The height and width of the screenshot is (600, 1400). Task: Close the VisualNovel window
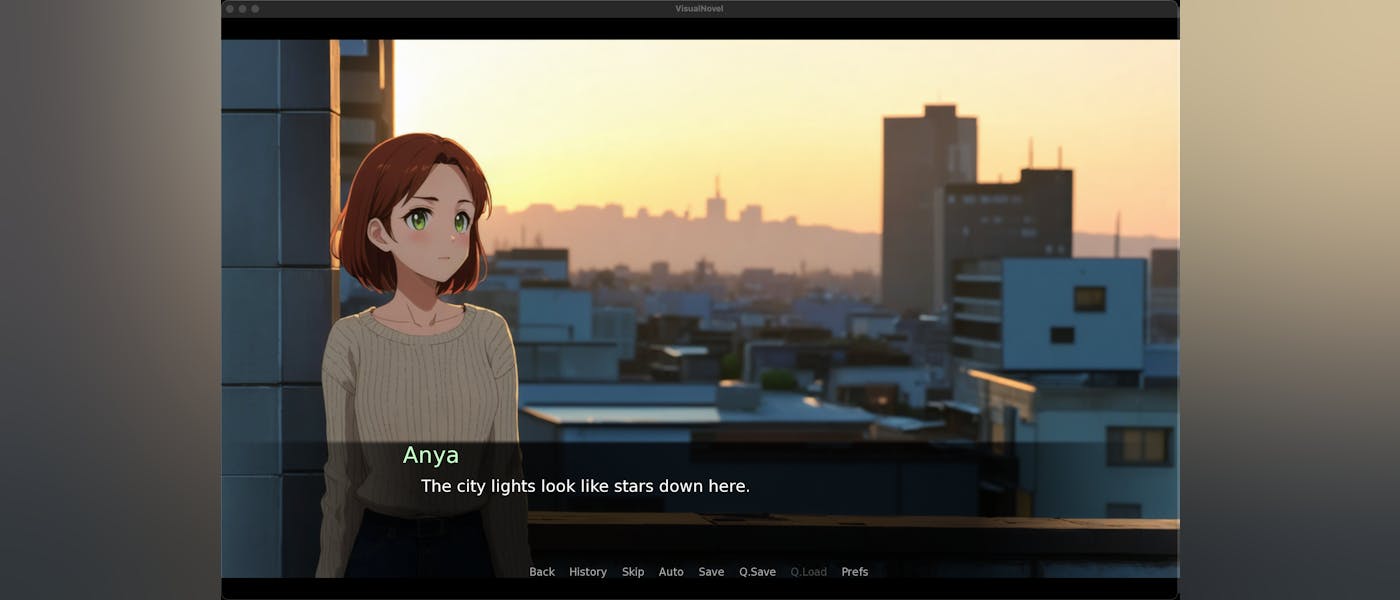(230, 9)
